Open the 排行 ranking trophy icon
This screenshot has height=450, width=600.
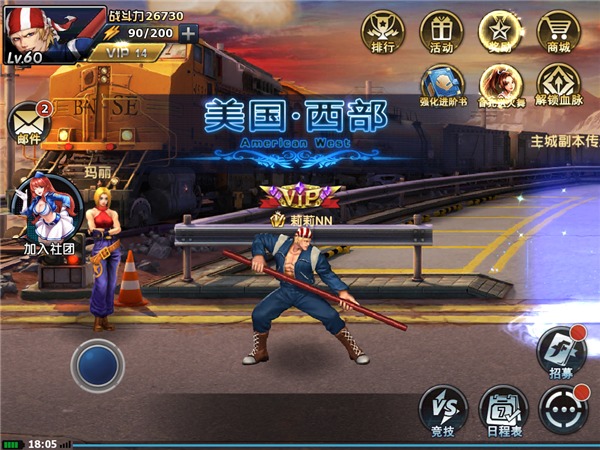click(x=382, y=30)
